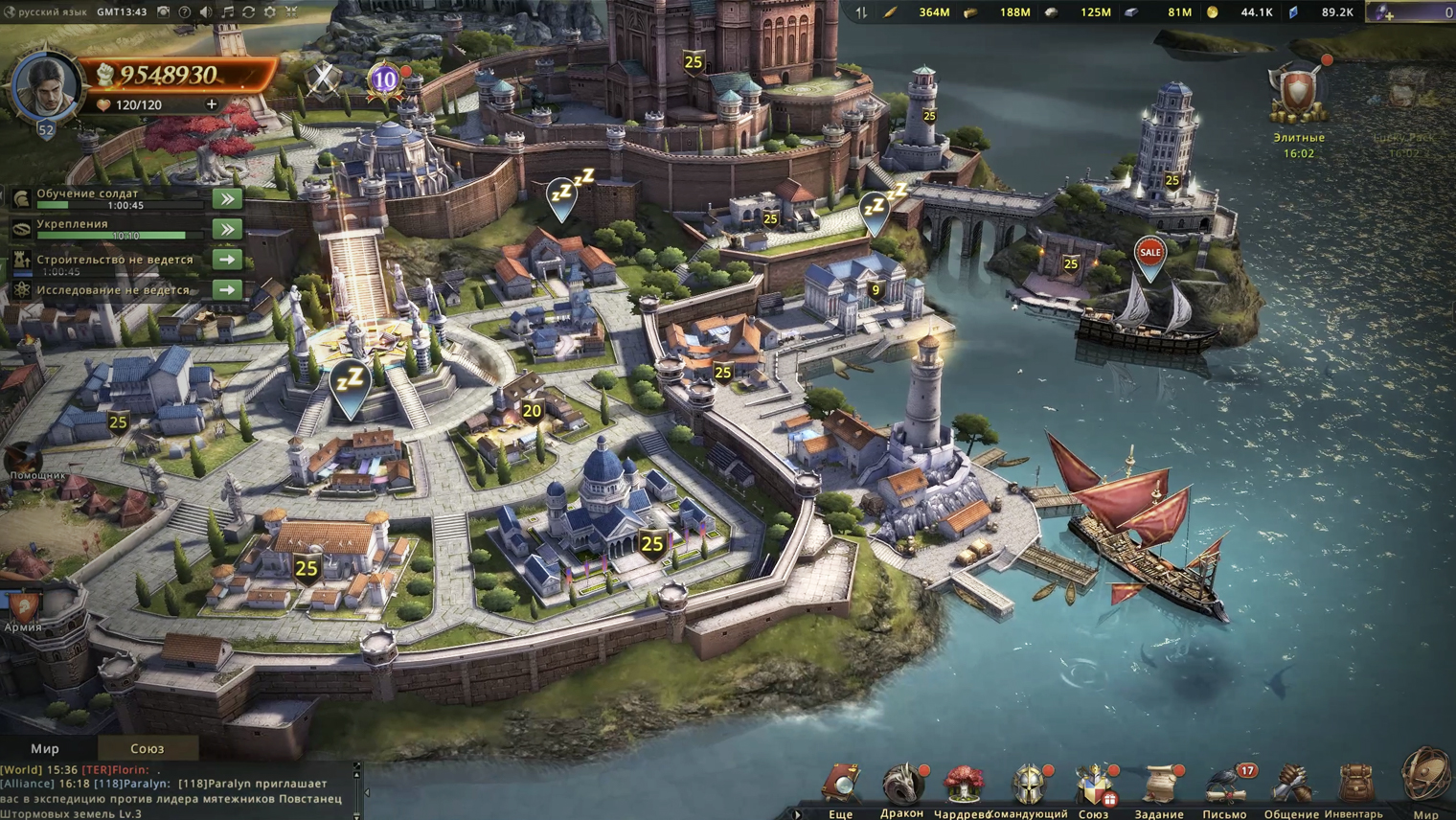Open the Задание quest scroll
This screenshot has width=1456, height=820.
(x=1160, y=785)
